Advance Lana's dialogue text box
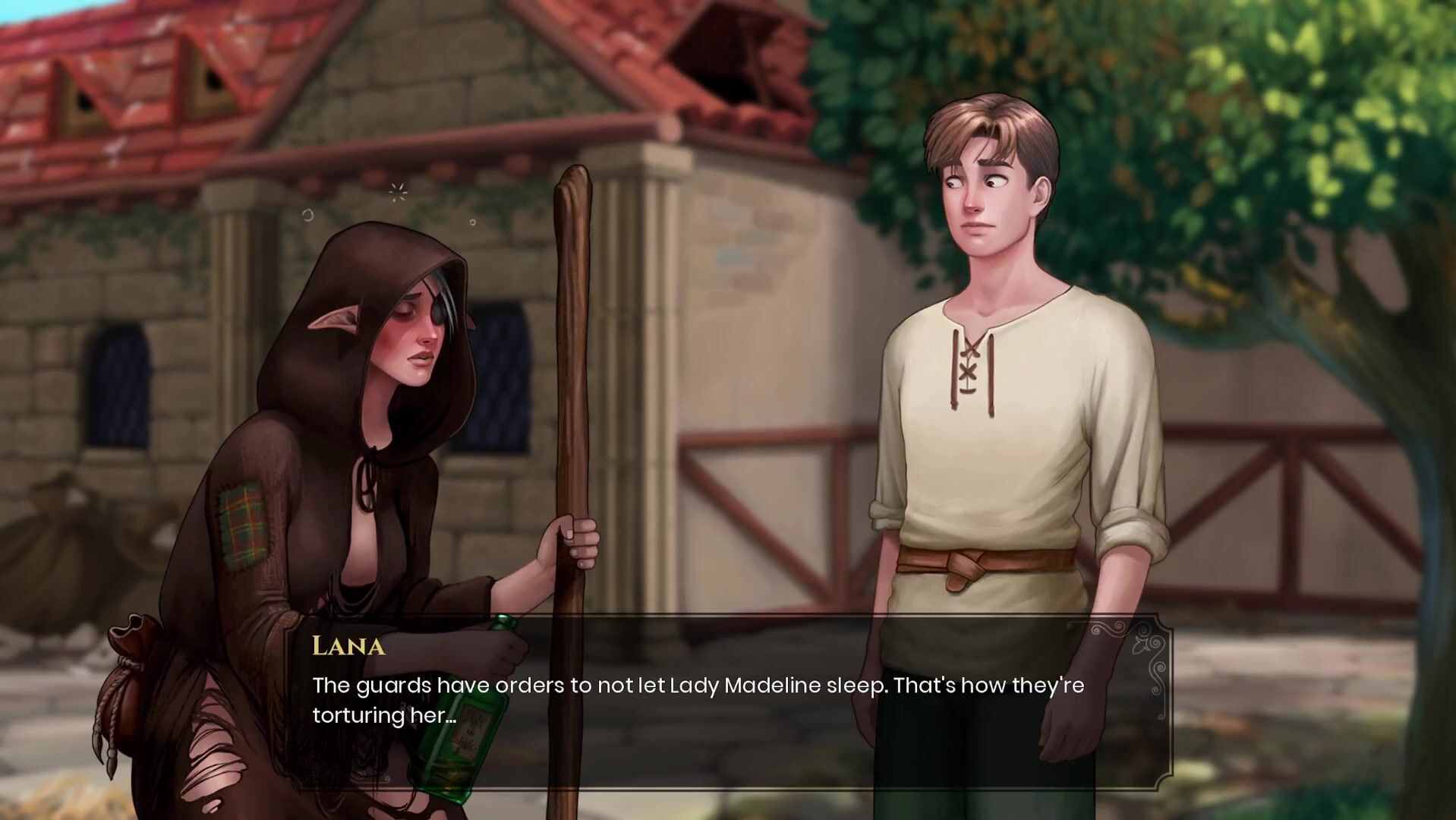Viewport: 1456px width, 820px height. pos(729,702)
